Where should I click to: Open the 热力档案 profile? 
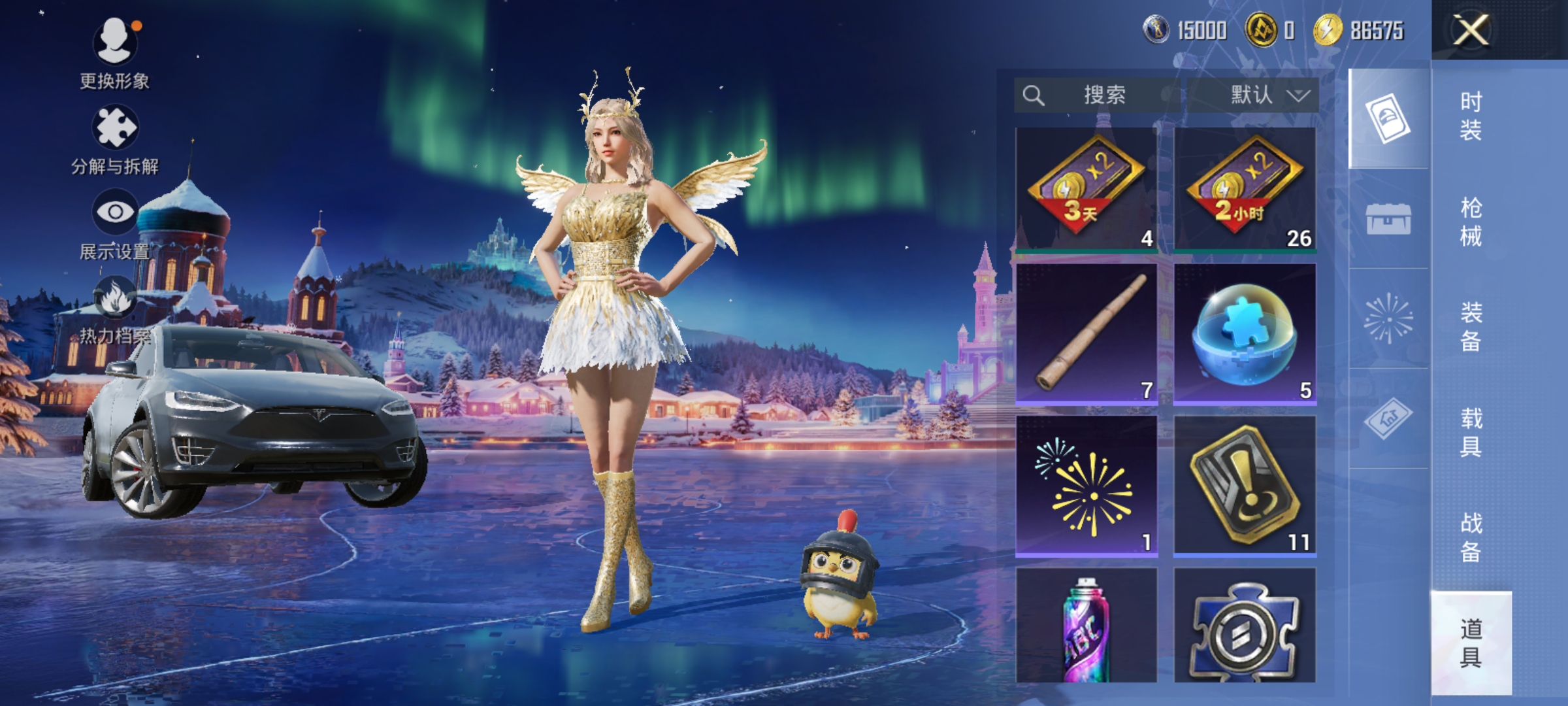click(x=115, y=311)
